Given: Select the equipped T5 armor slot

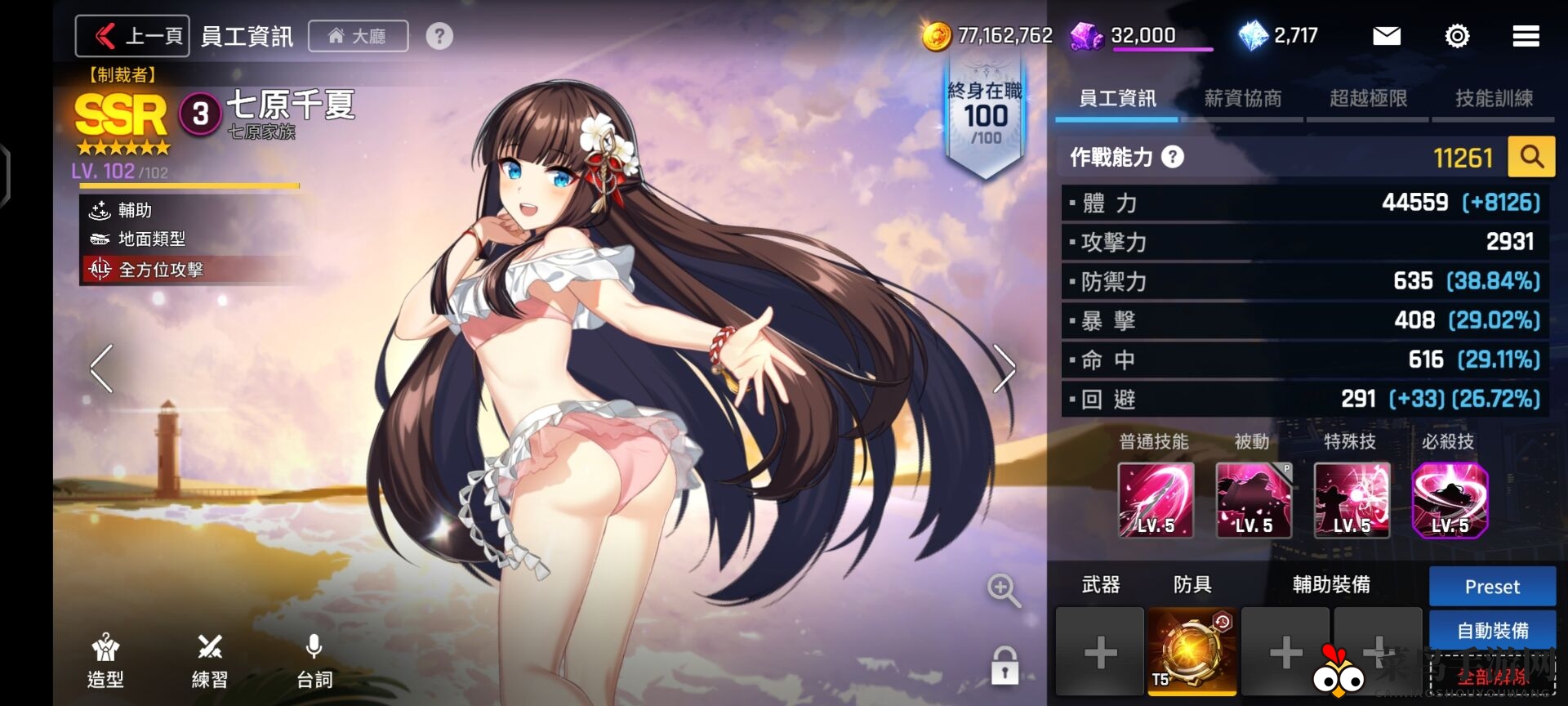Looking at the screenshot, I should [x=1192, y=651].
